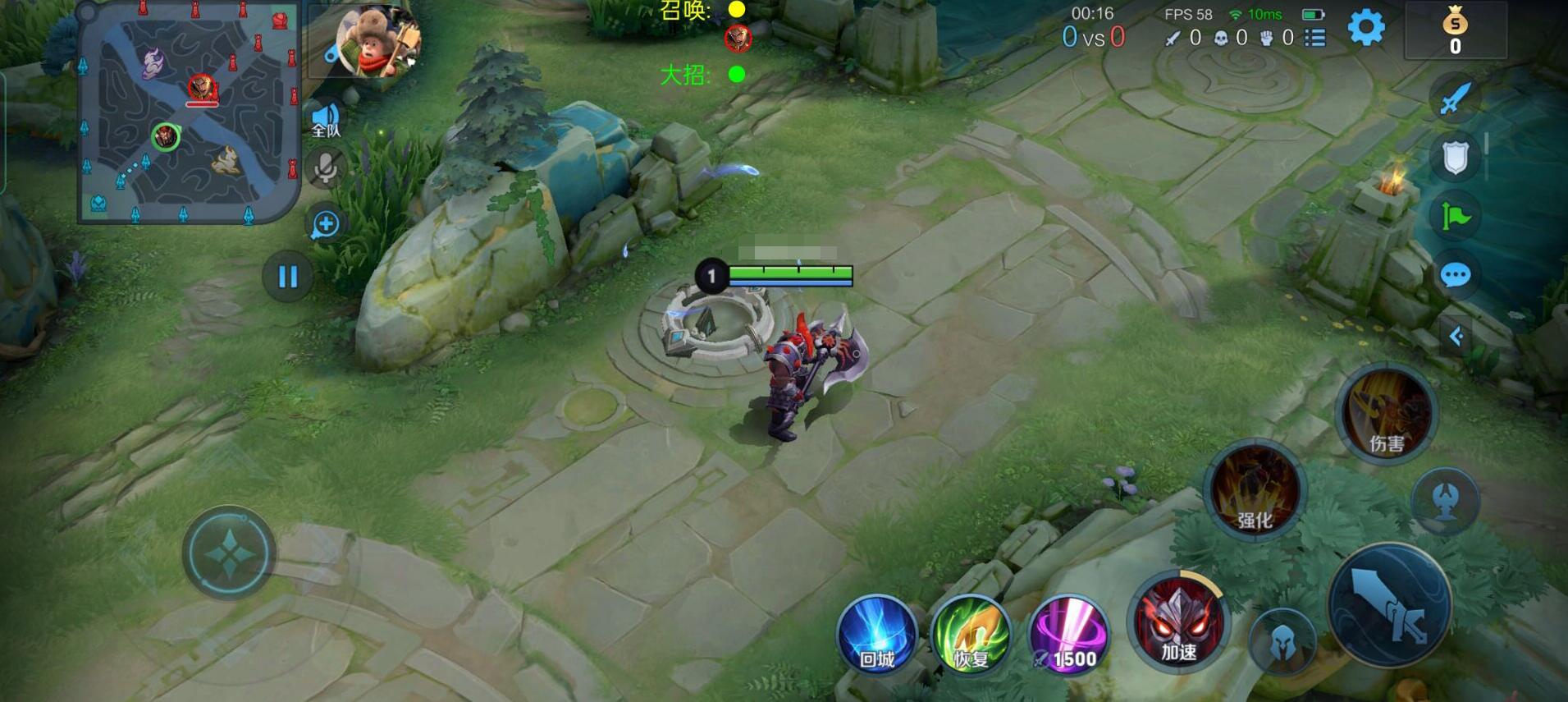1568x702 pixels.
Task: Open the settings gear menu
Action: pos(1366,28)
